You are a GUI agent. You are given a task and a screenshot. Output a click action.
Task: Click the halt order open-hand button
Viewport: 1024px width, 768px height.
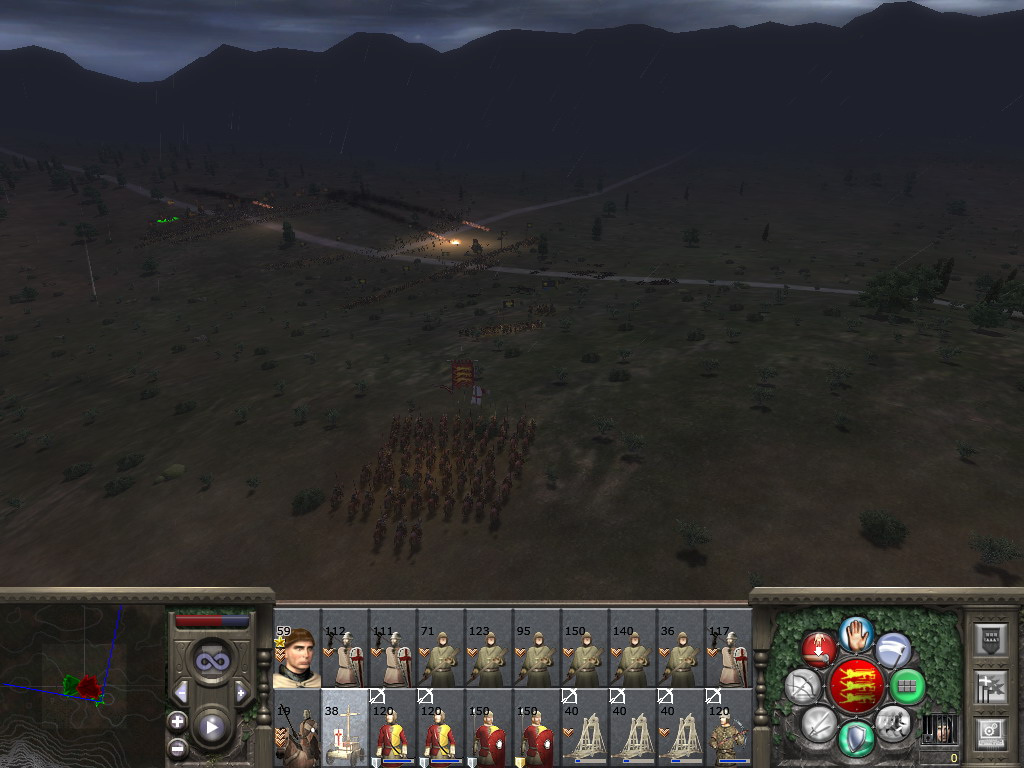click(x=856, y=632)
